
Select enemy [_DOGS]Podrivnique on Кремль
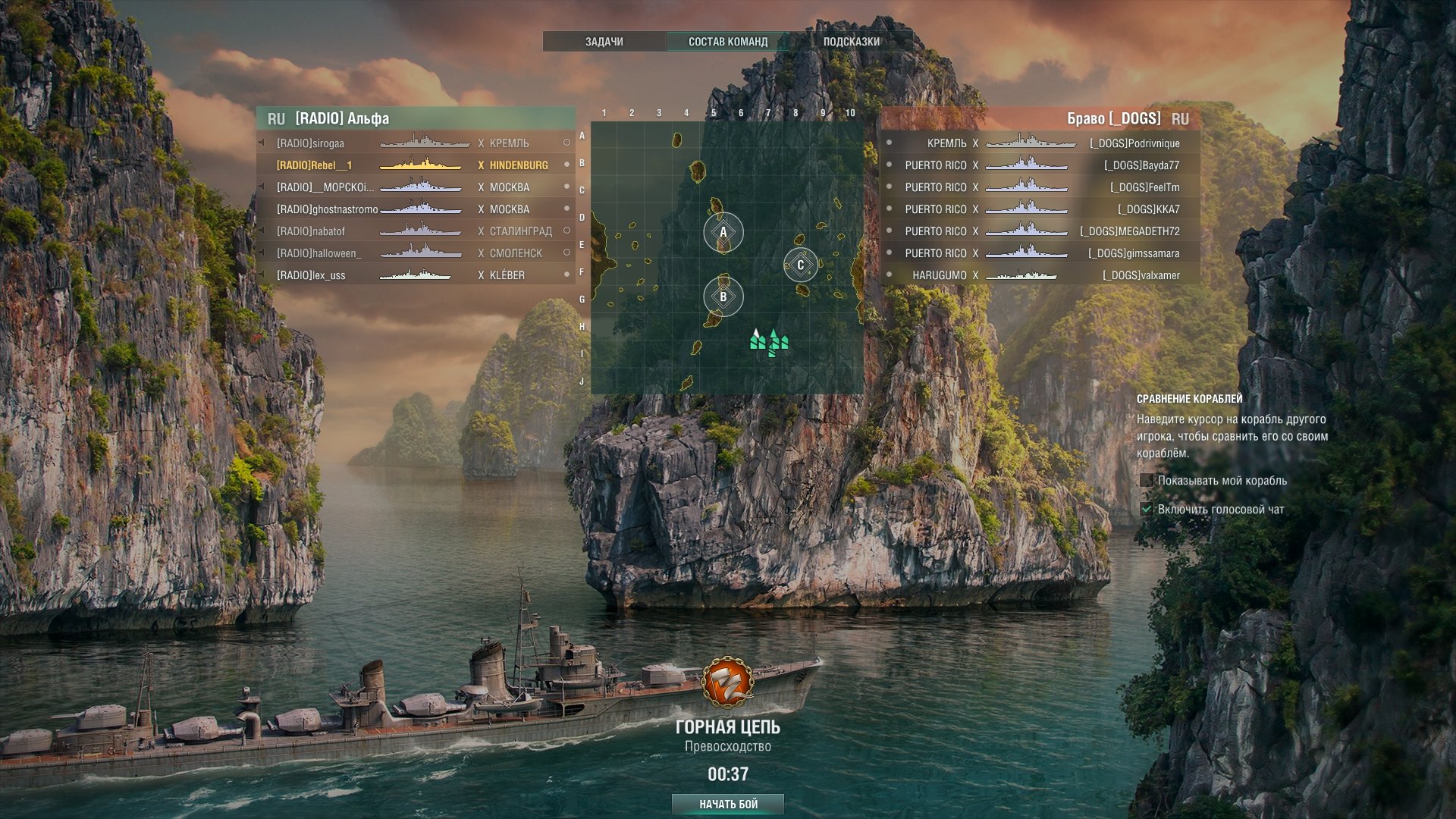click(x=1039, y=143)
